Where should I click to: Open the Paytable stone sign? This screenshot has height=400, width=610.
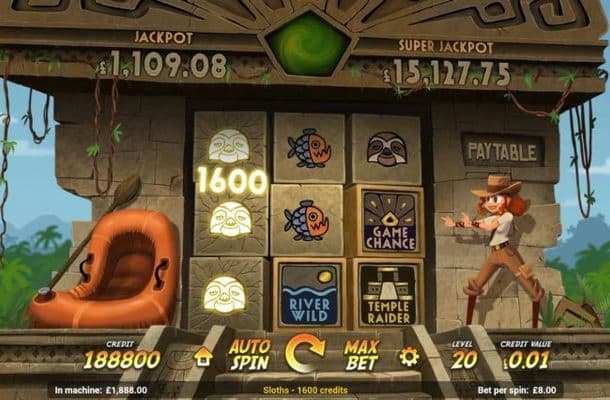coord(502,151)
